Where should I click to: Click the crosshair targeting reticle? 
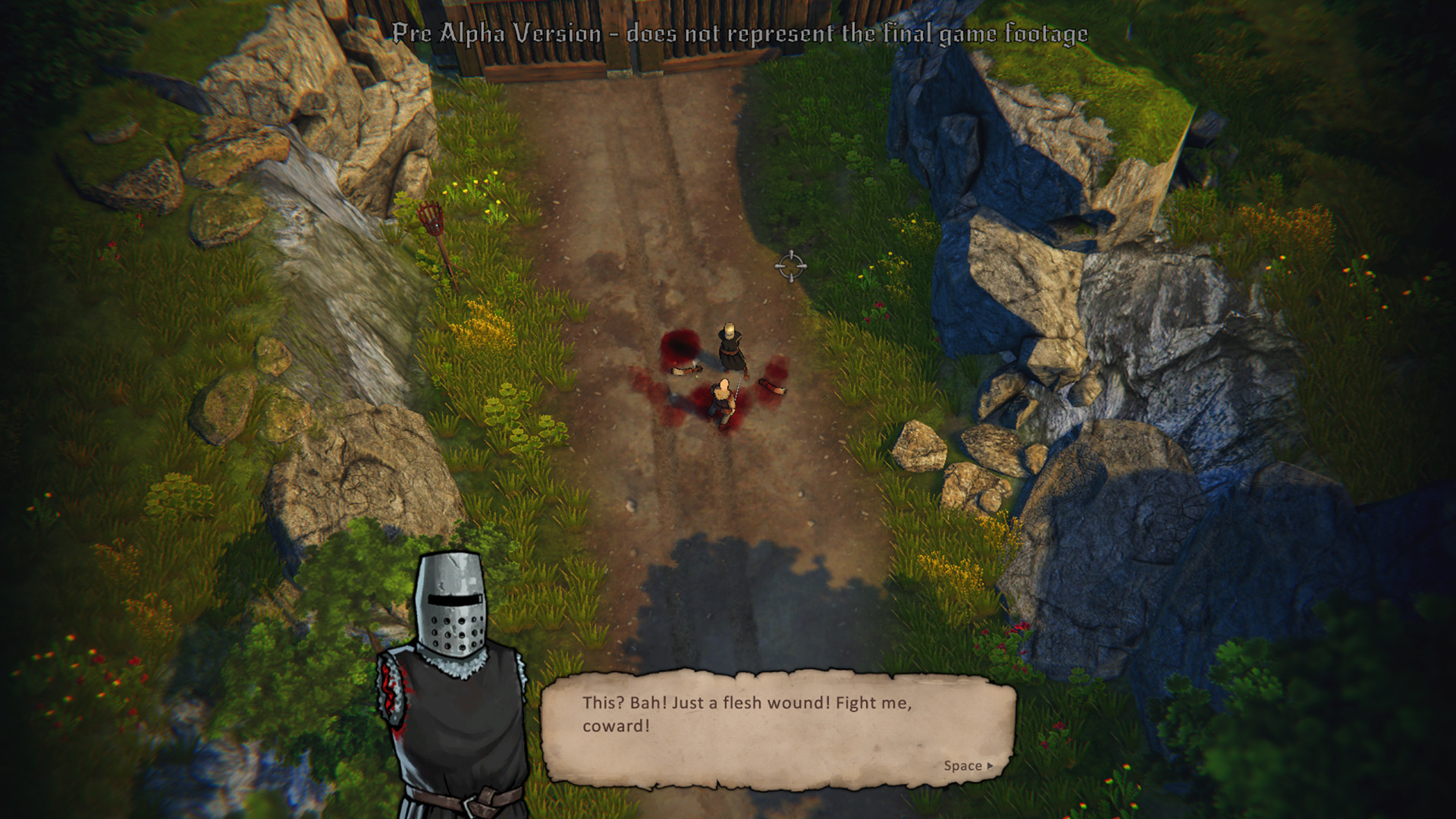791,267
